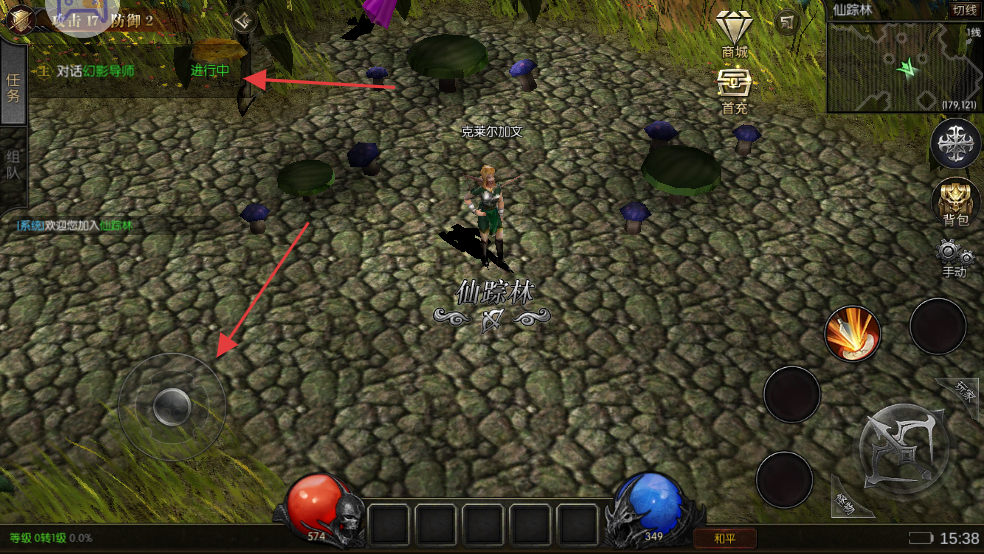Toggle the 和平 peace mode button
This screenshot has height=554, width=984.
724,539
